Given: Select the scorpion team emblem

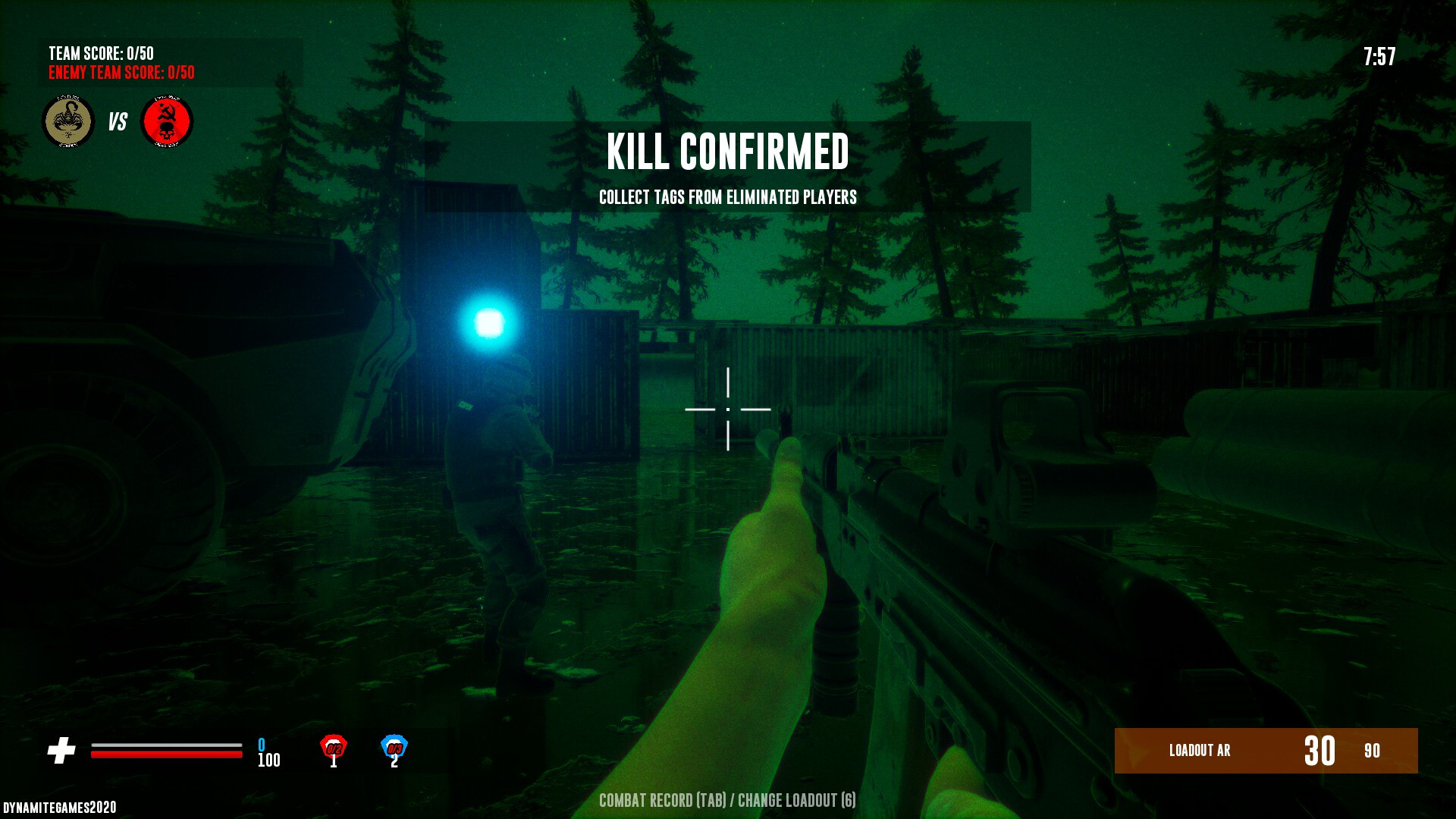Looking at the screenshot, I should click(67, 120).
